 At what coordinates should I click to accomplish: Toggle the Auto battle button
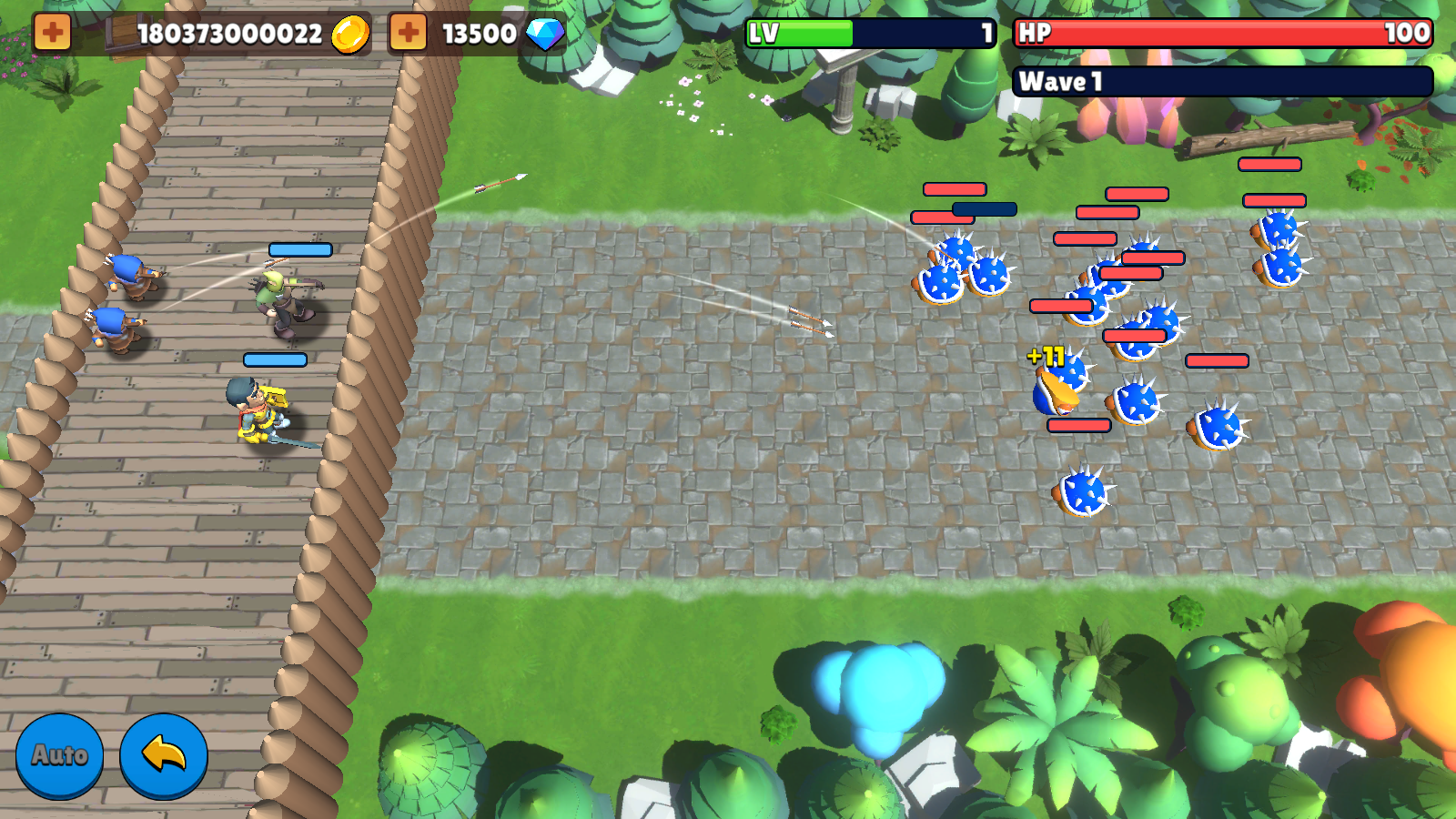point(59,755)
